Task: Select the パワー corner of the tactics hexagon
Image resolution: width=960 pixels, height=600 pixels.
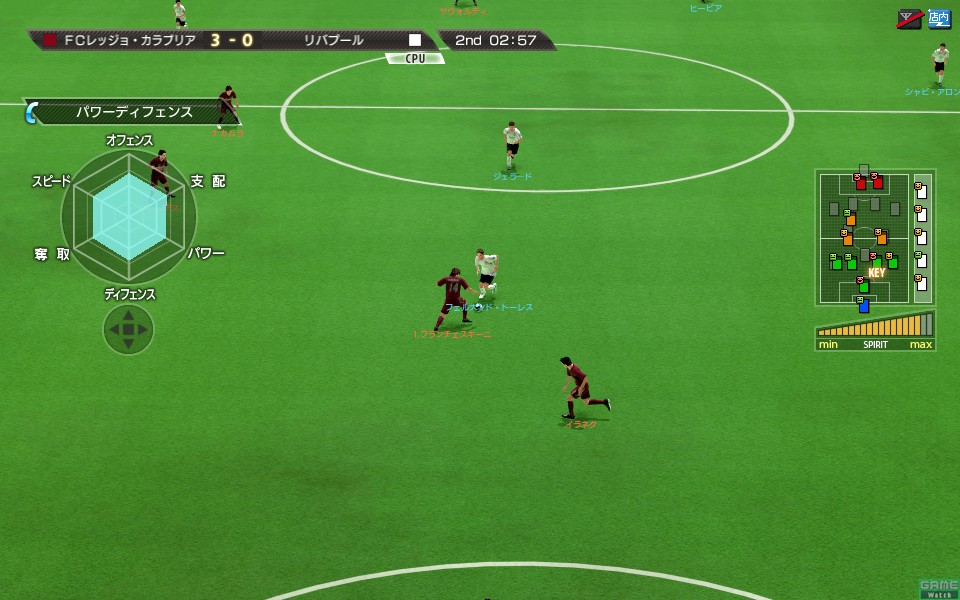Action: click(x=206, y=253)
